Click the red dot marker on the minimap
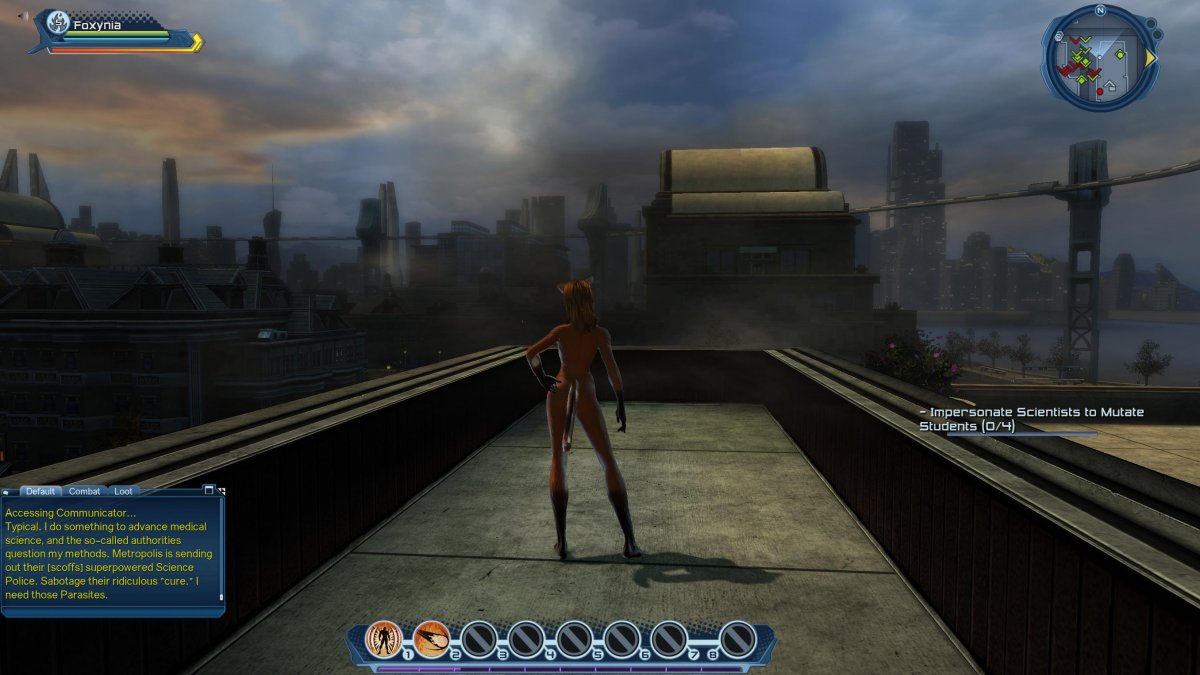The width and height of the screenshot is (1200, 675). coord(1100,91)
